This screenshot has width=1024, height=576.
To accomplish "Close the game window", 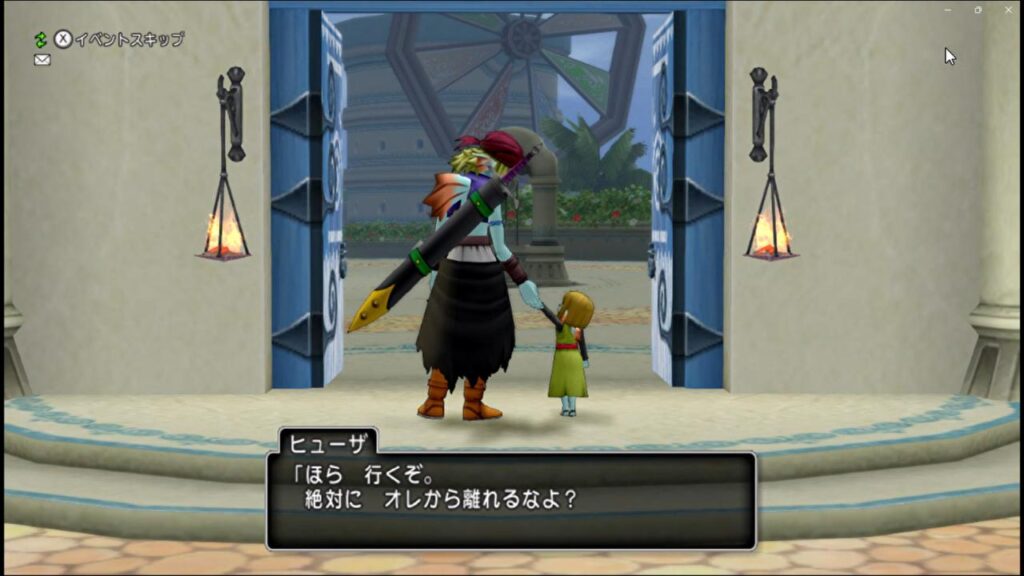I will pos(1008,10).
